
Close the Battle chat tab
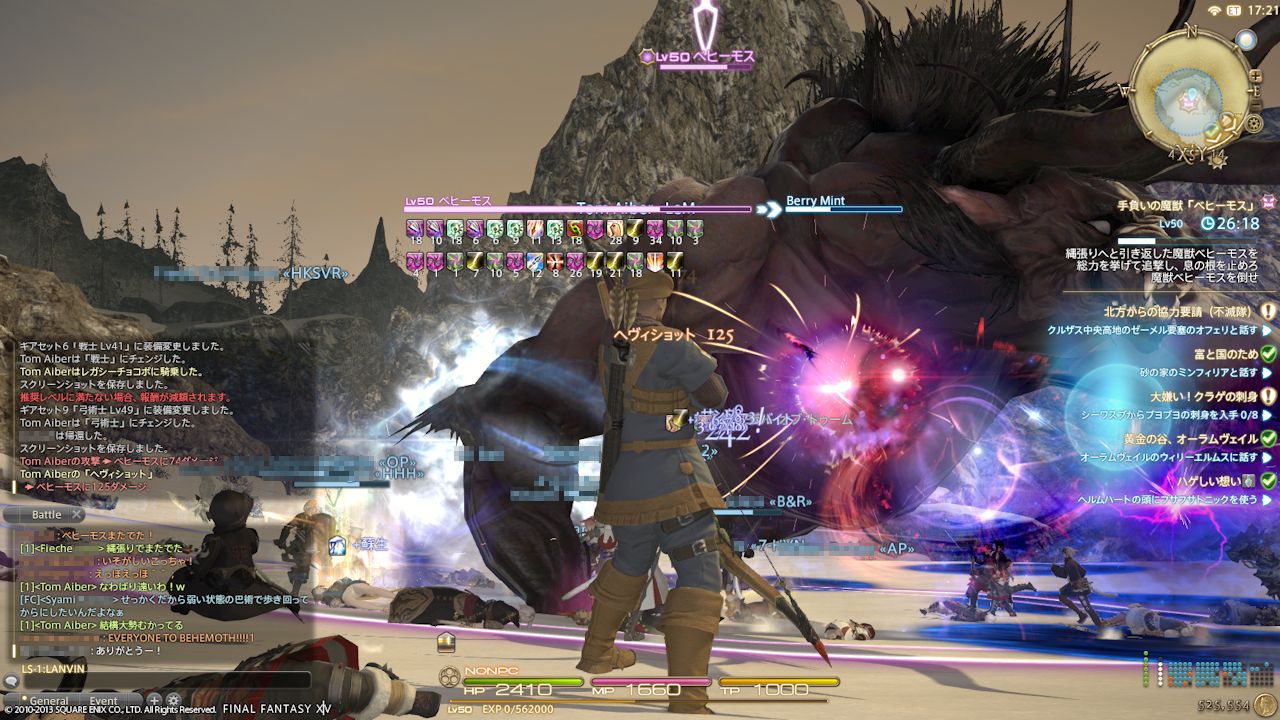point(76,514)
